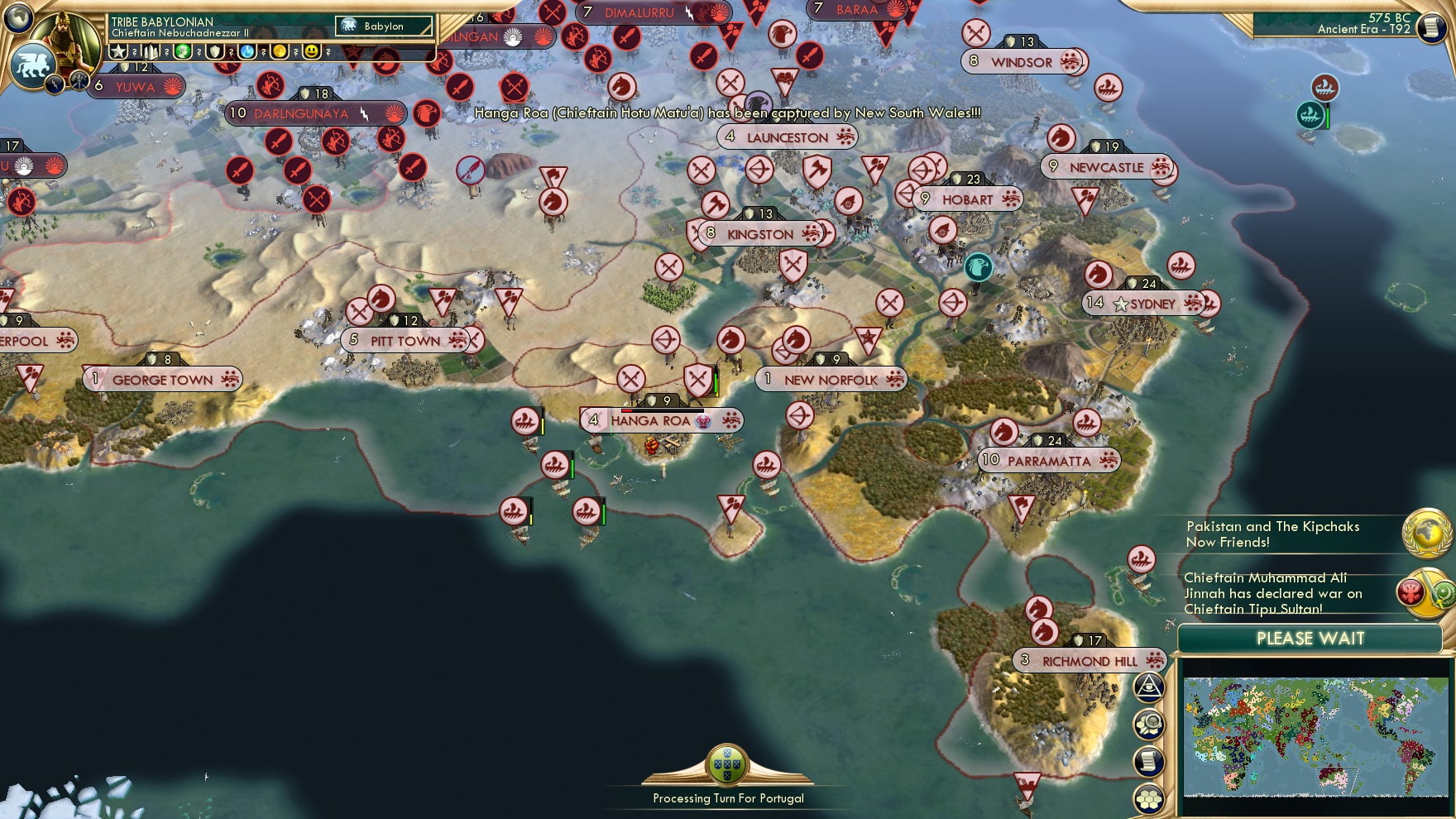Image resolution: width=1456 pixels, height=819 pixels.
Task: Open the notification log scroll above the minimap
Action: [1149, 759]
